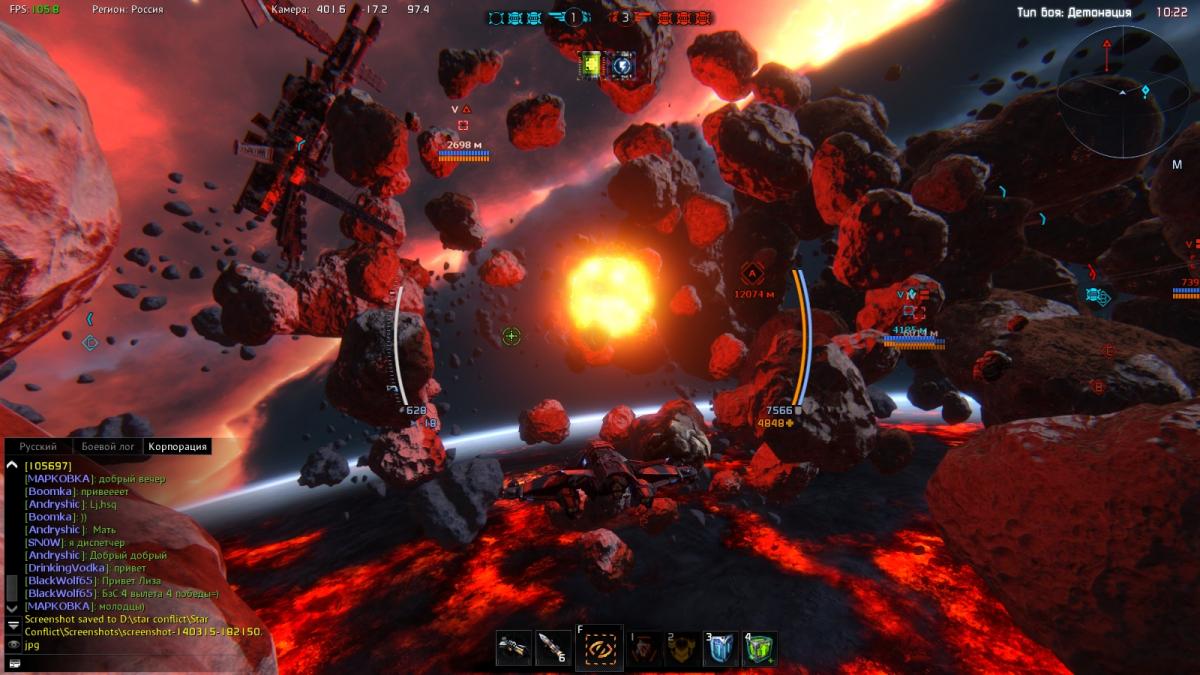Image resolution: width=1200 pixels, height=675 pixels.
Task: Activate the dimmed gold module in slot 2
Action: pyautogui.click(x=683, y=648)
